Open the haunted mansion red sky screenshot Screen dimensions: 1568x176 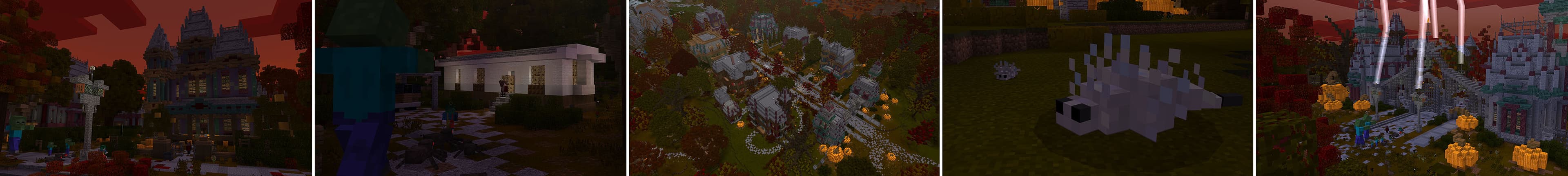[156, 88]
